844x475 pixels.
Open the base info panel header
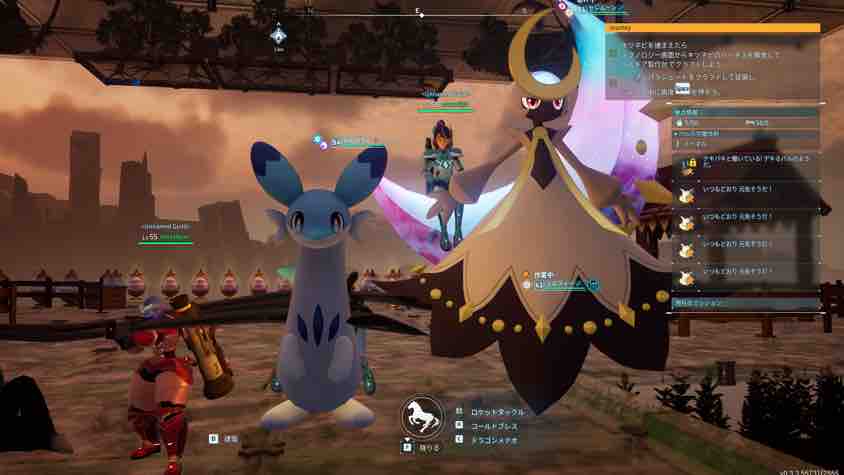tap(747, 111)
